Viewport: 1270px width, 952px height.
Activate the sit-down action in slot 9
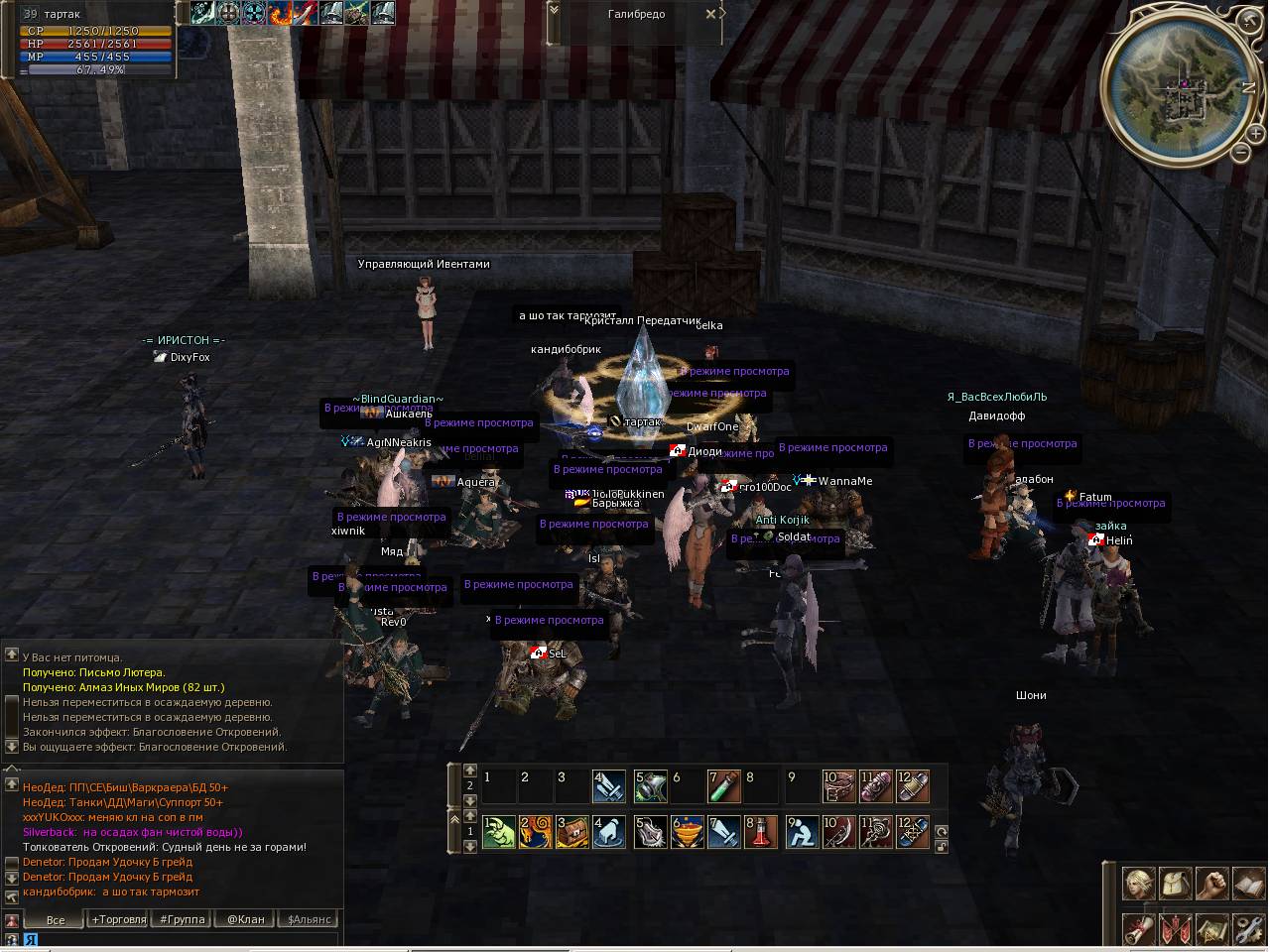(x=802, y=832)
